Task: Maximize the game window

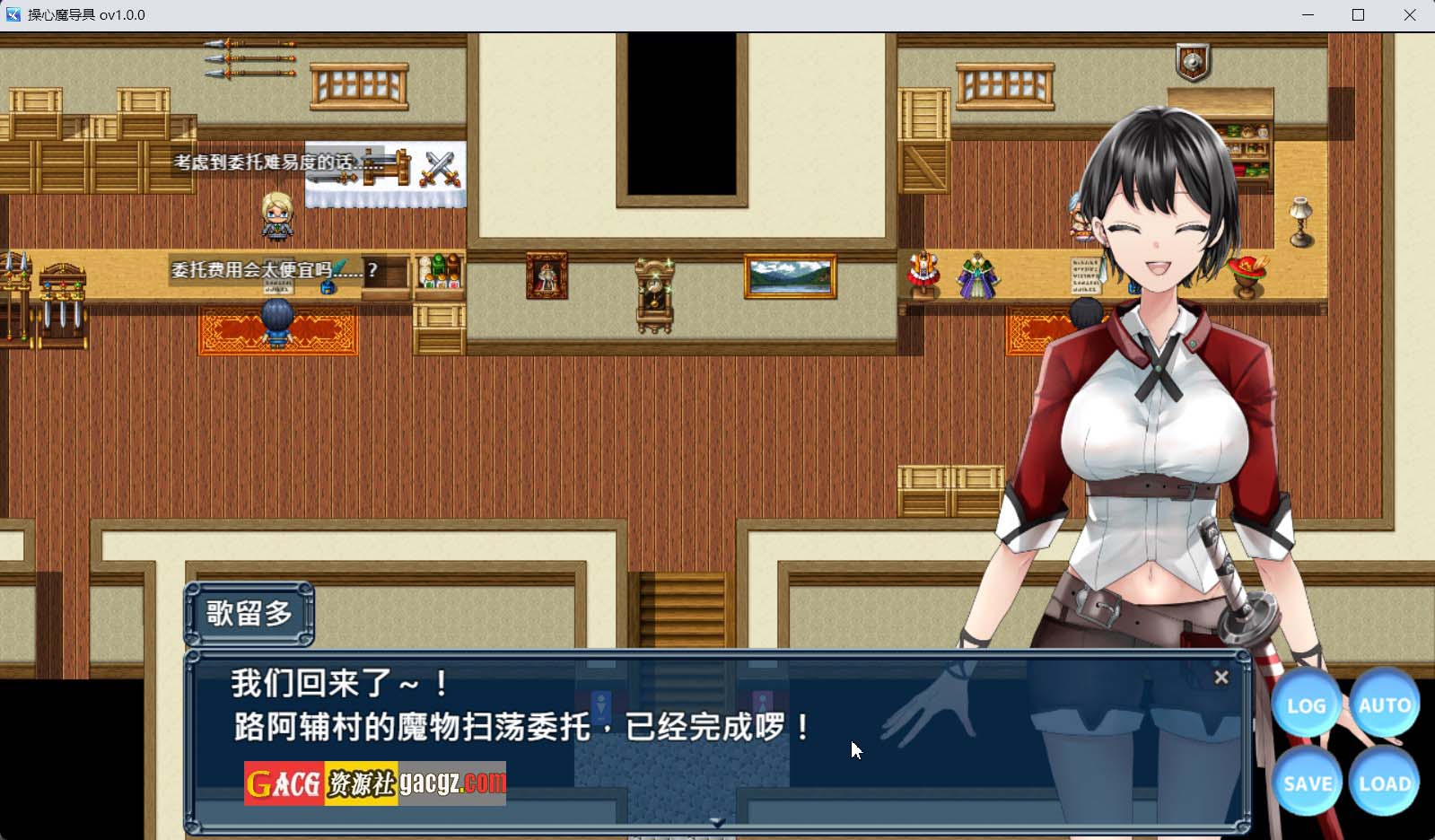Action: coord(1358,15)
